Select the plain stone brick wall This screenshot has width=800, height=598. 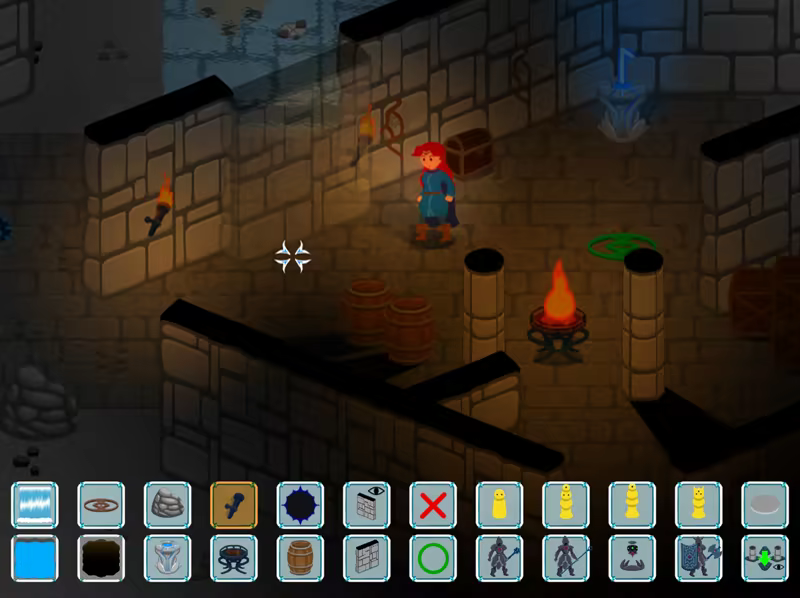366,558
